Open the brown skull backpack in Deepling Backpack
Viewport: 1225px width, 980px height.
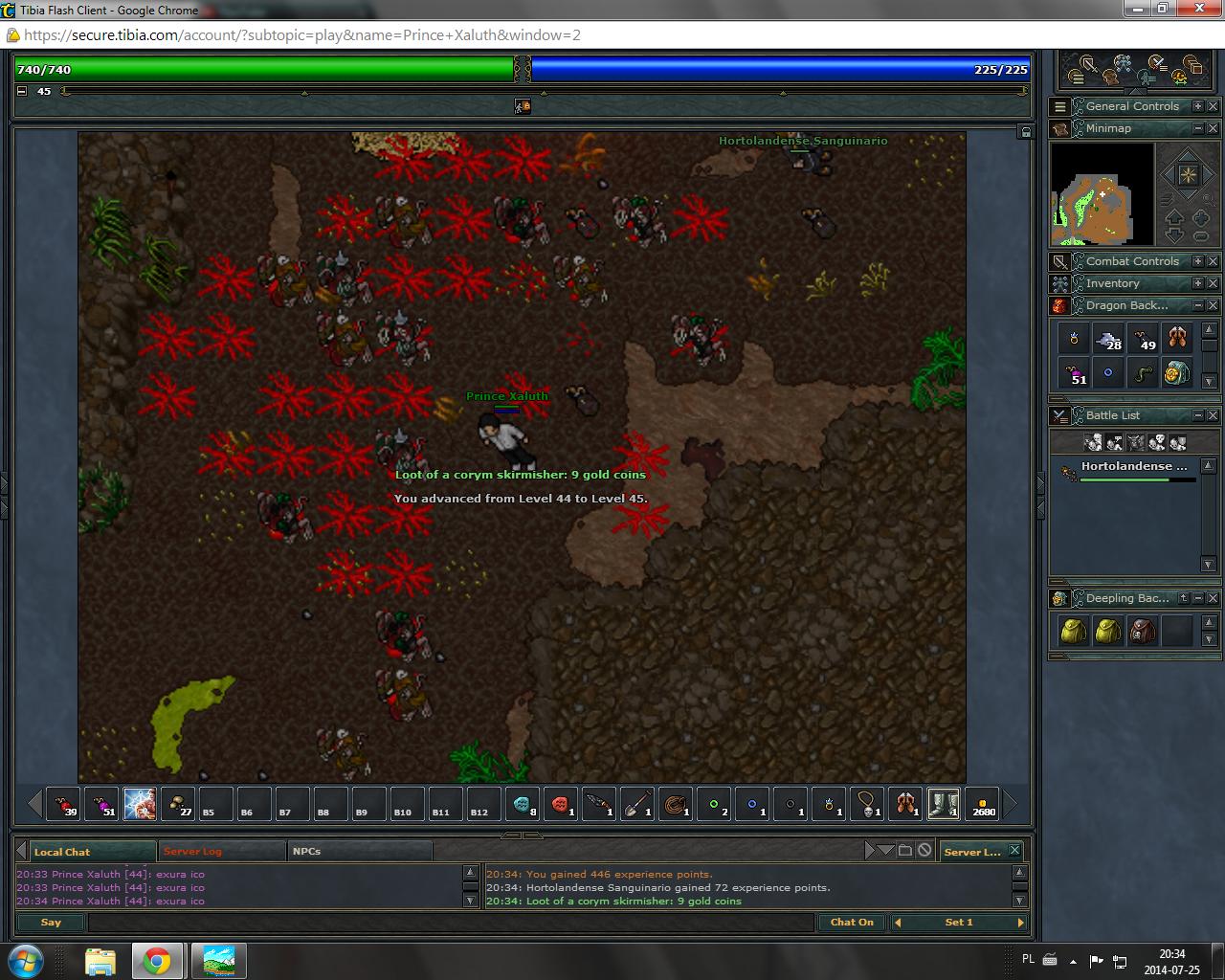click(x=1143, y=631)
